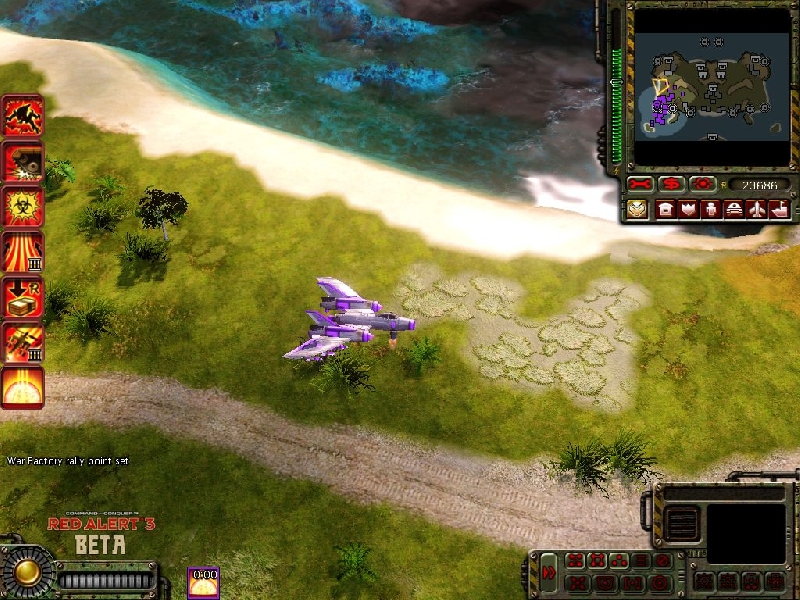Click the minimap island view
The height and width of the screenshot is (600, 800).
coord(706,88)
